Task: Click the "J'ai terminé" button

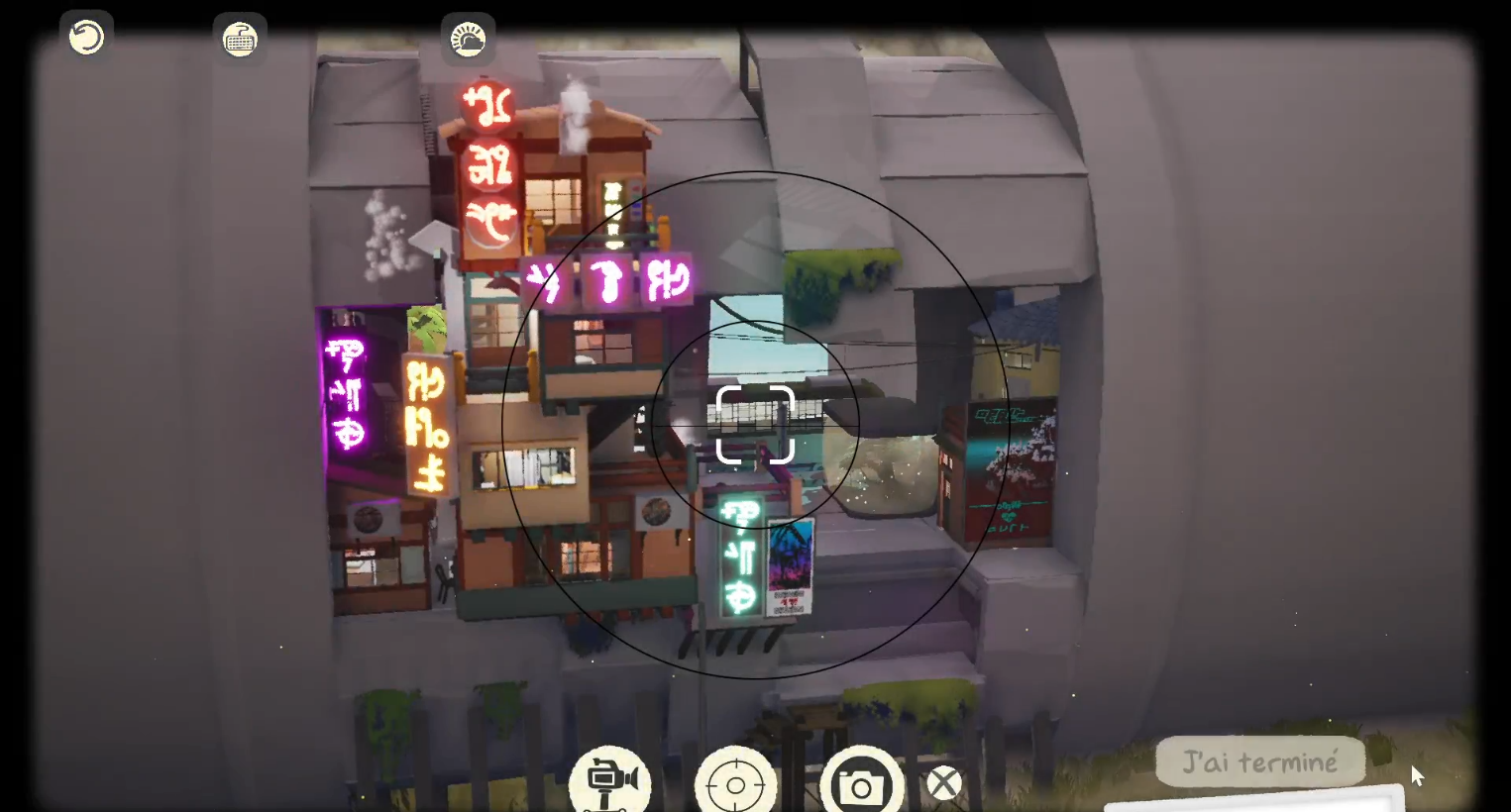Action: point(1259,762)
